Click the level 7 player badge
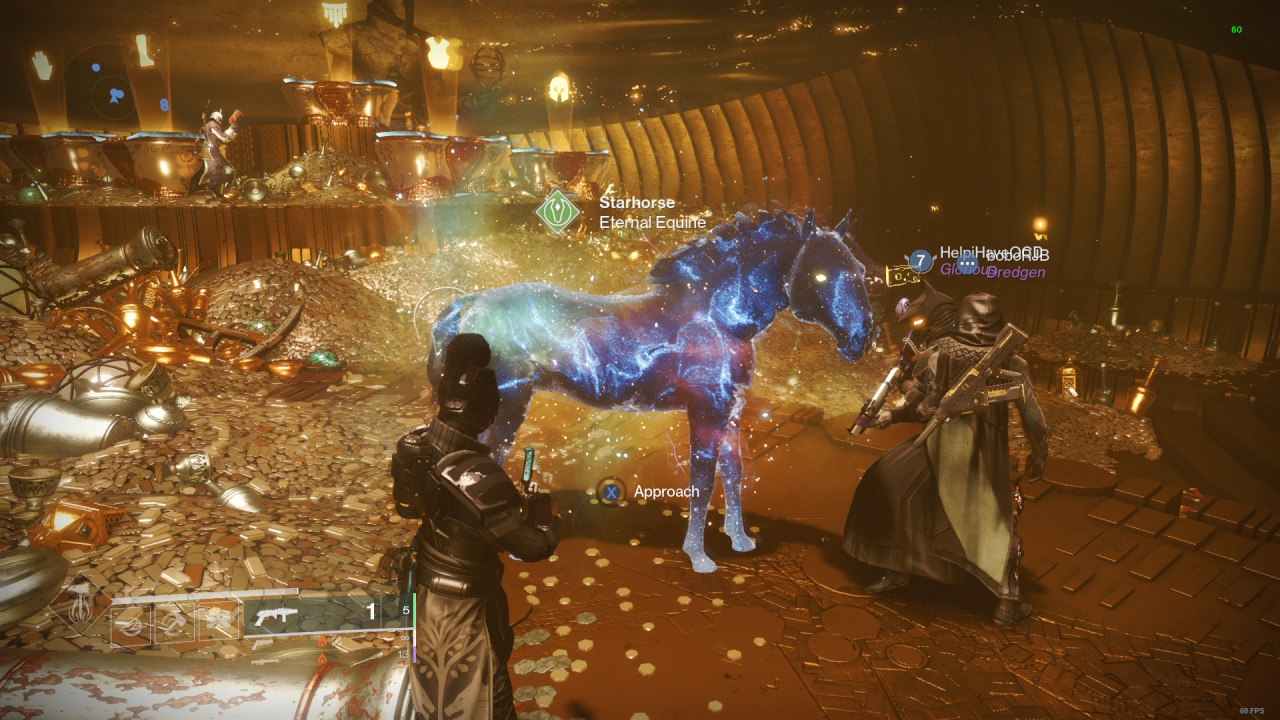This screenshot has height=720, width=1280. coord(920,261)
